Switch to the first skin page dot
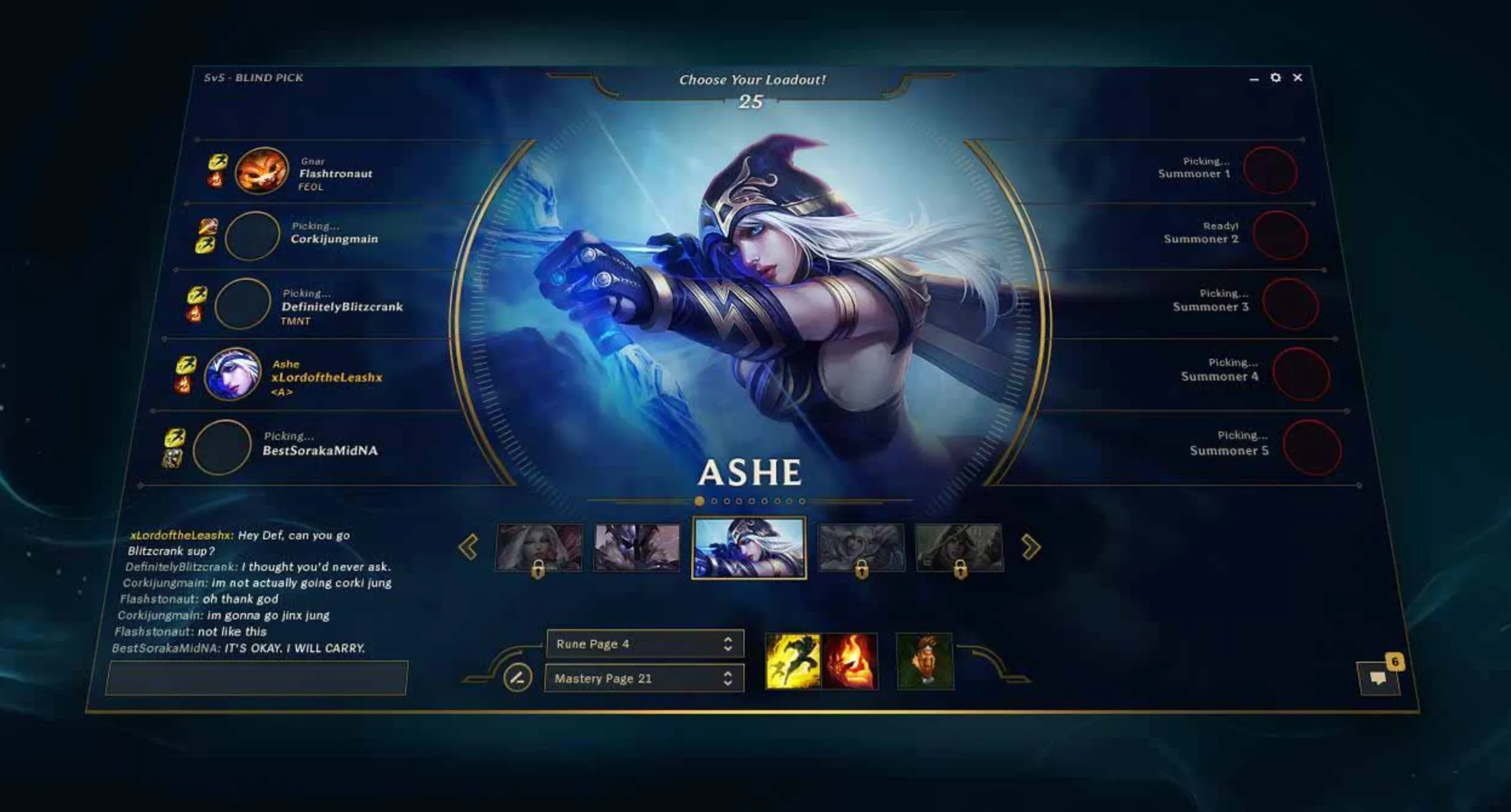 (699, 501)
